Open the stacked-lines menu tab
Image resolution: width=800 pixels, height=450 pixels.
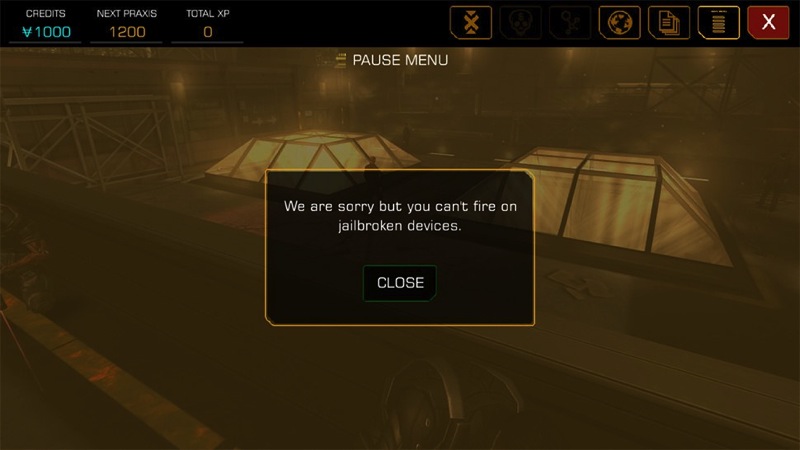pos(718,22)
